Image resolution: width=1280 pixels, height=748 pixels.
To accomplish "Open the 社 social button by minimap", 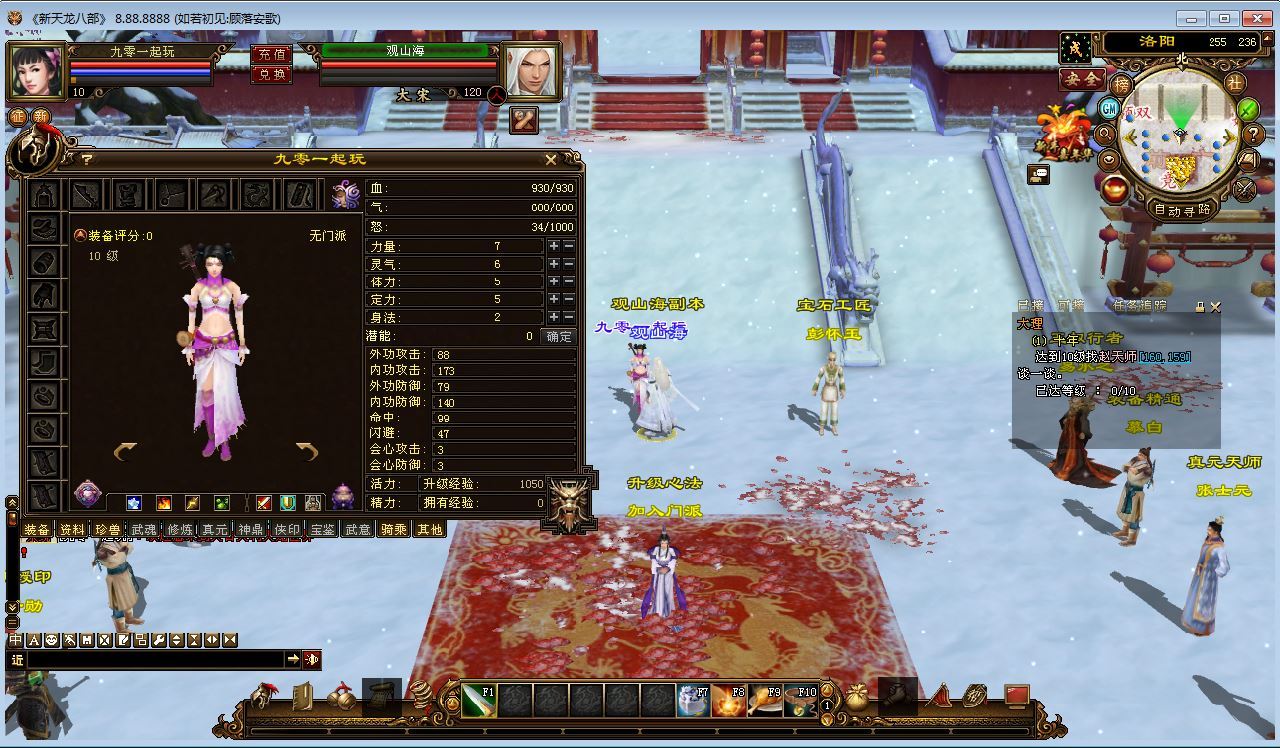I will pyautogui.click(x=1236, y=82).
